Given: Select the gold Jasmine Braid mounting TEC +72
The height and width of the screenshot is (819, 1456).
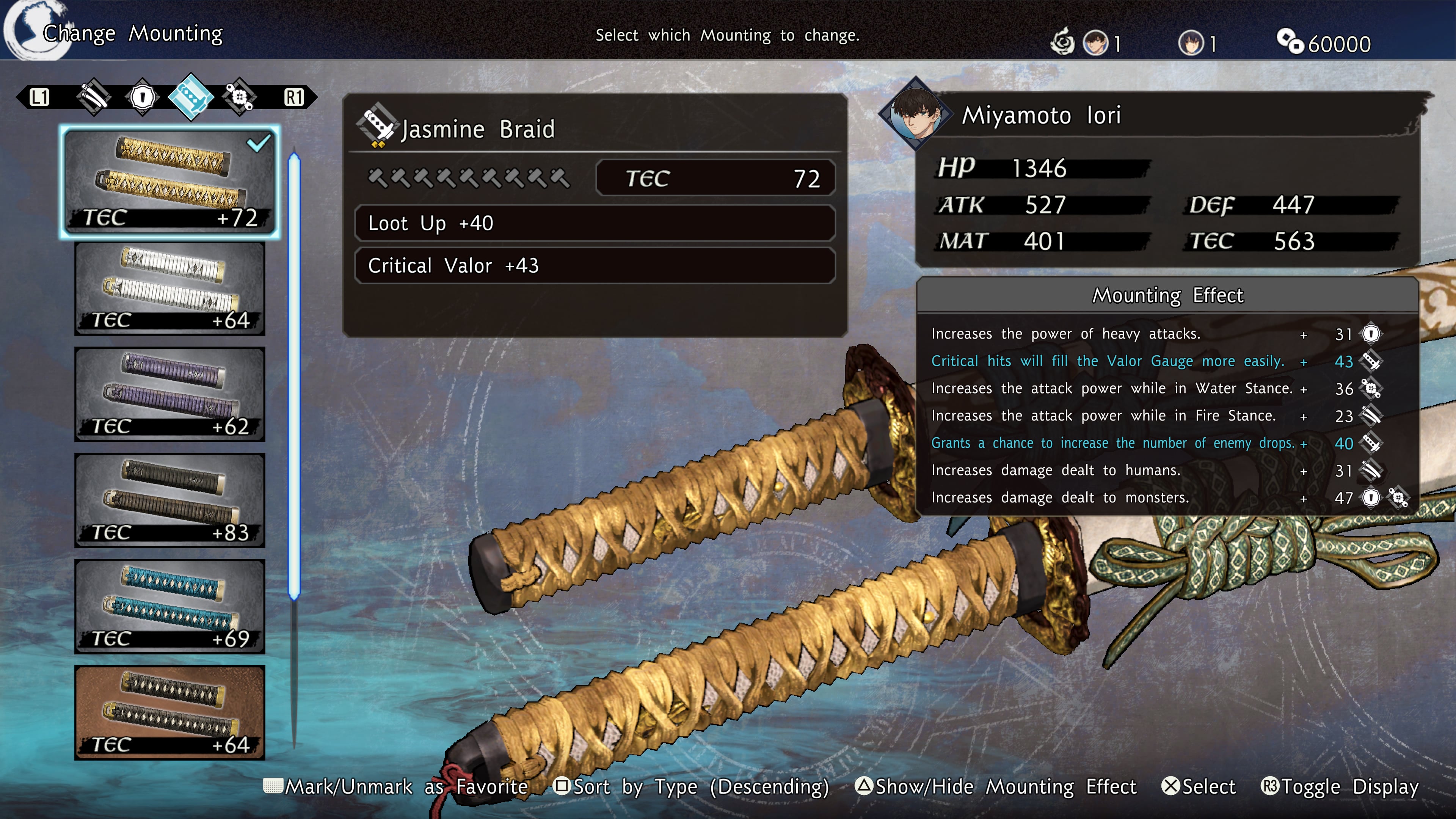Looking at the screenshot, I should coord(169,182).
